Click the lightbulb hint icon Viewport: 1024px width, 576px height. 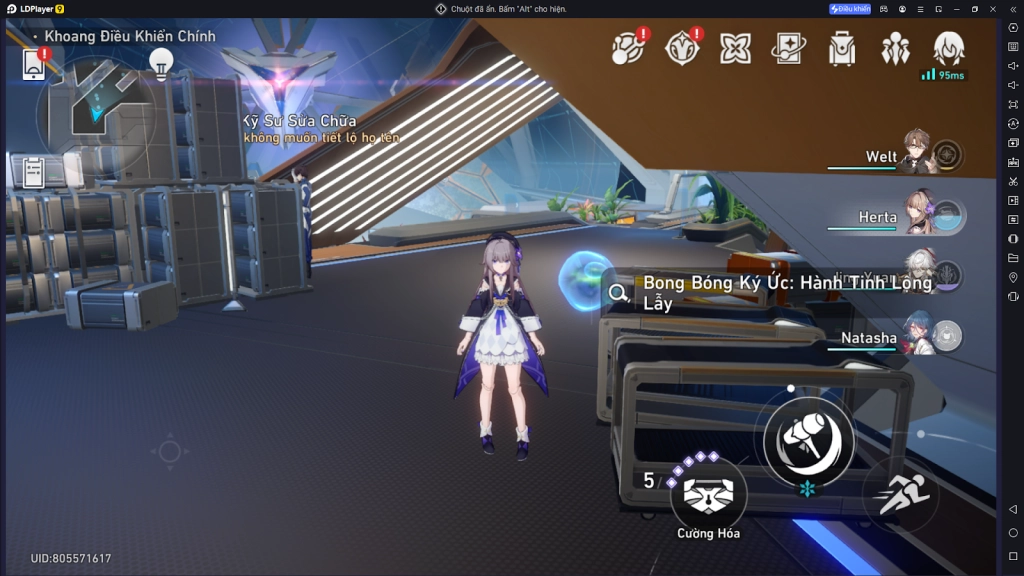click(x=160, y=63)
